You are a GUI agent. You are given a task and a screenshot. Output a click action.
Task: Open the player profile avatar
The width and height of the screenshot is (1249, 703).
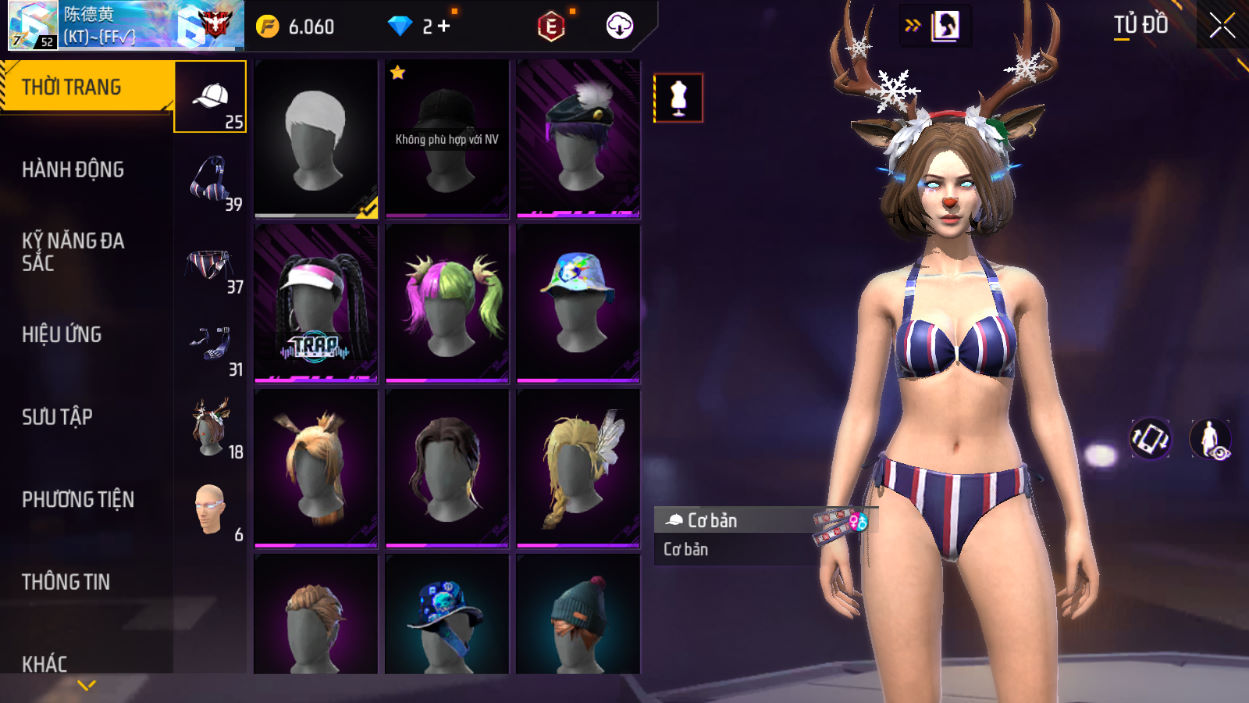(x=33, y=26)
